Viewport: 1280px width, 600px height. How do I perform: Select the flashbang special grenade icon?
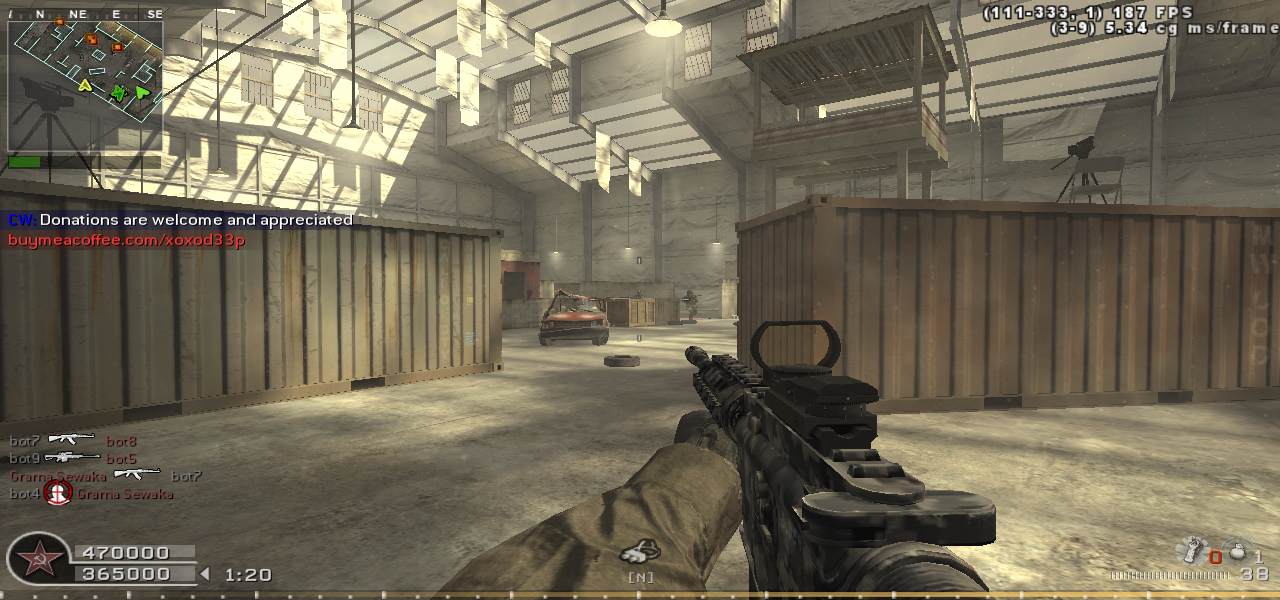click(x=1190, y=551)
